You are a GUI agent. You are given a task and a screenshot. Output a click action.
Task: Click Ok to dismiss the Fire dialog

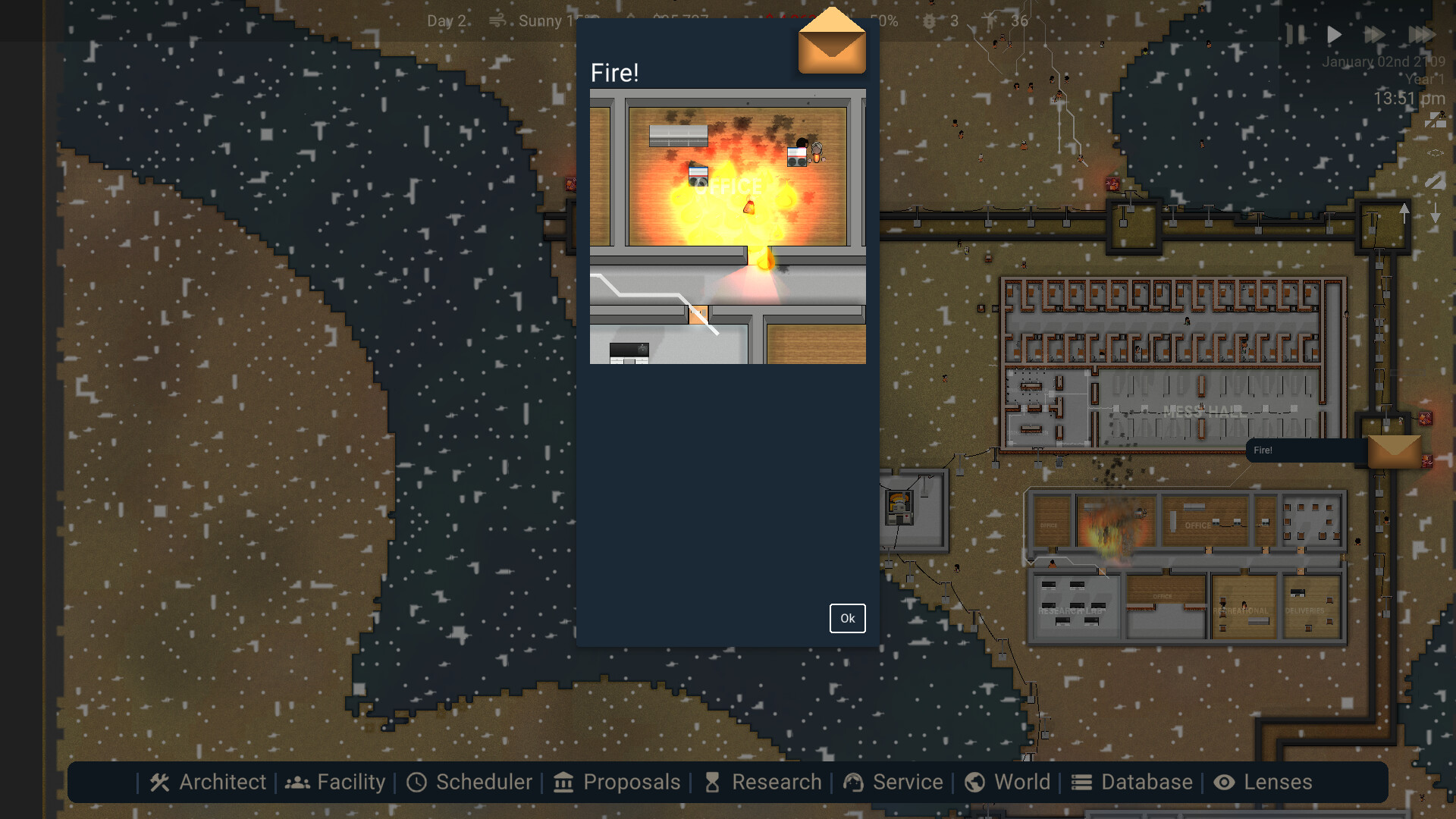point(847,618)
